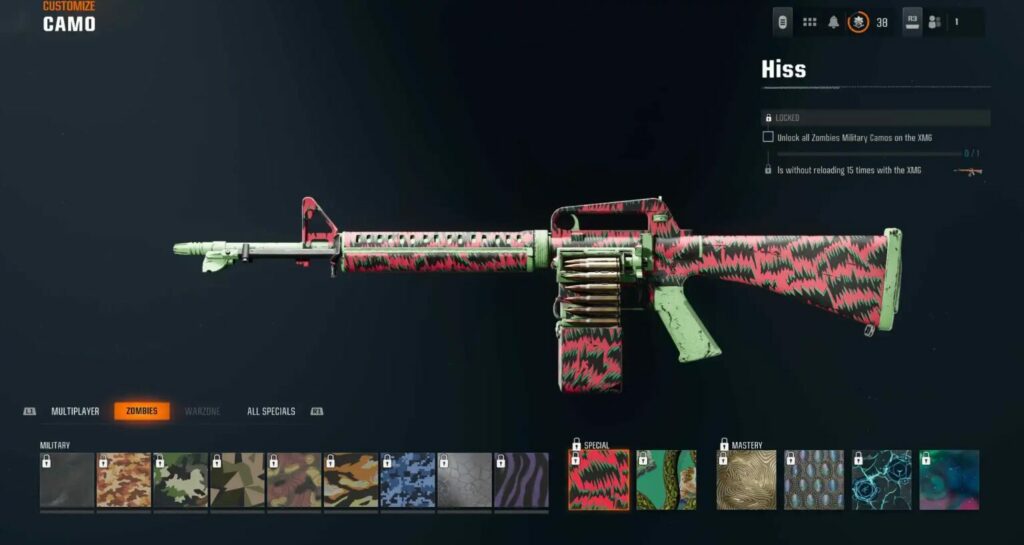Select the opal scales mastery camo

[814, 480]
